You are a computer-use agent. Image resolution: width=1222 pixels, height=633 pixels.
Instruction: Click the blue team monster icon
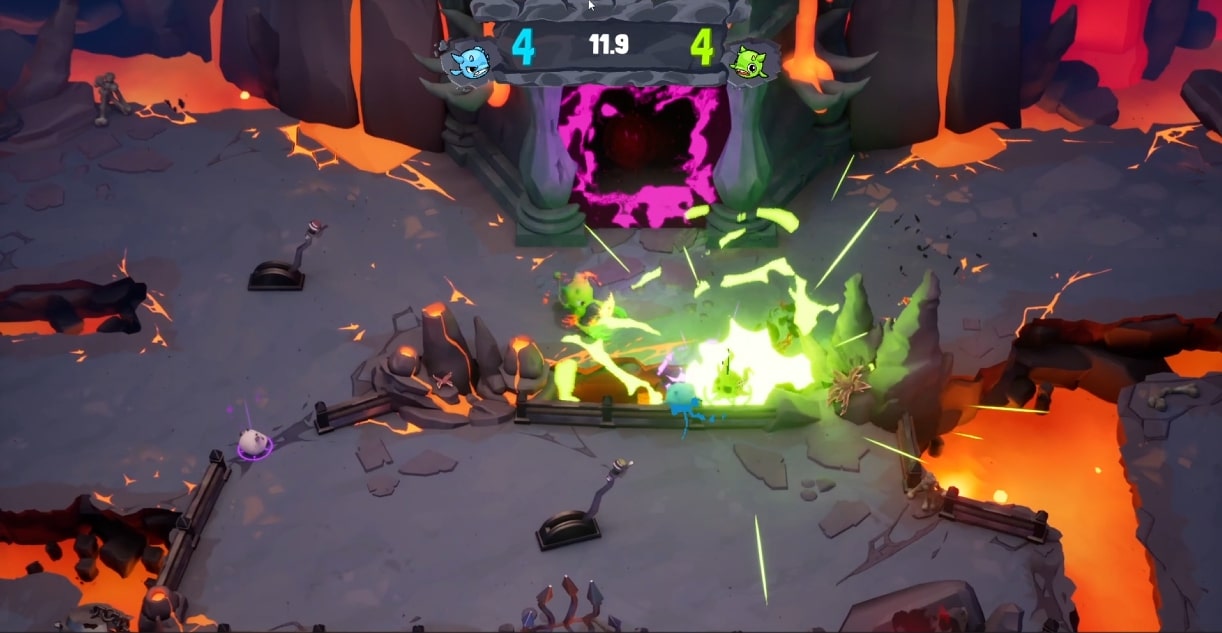click(467, 62)
